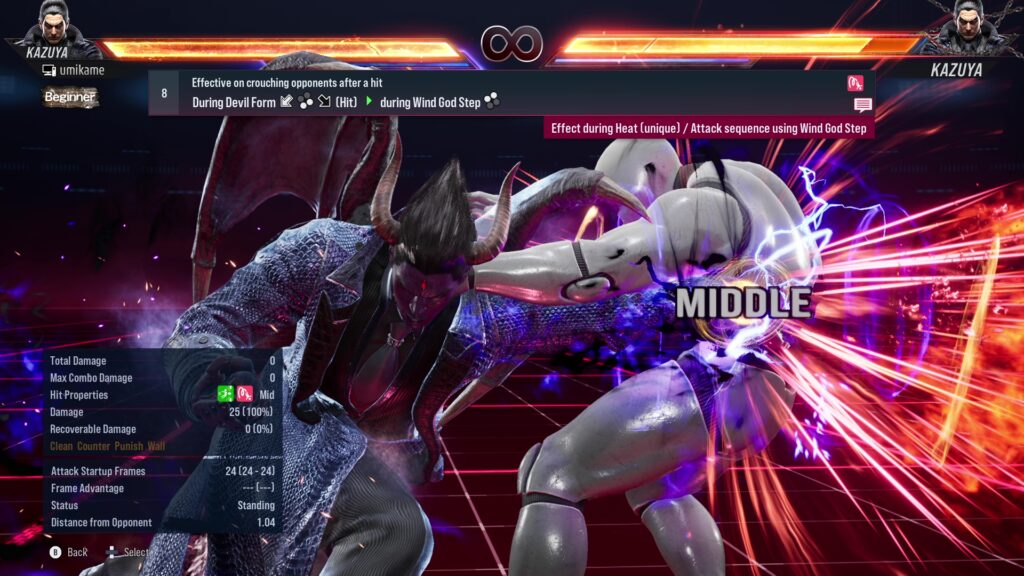
Task: Click the red Heat effect icon in move row
Action: [855, 83]
